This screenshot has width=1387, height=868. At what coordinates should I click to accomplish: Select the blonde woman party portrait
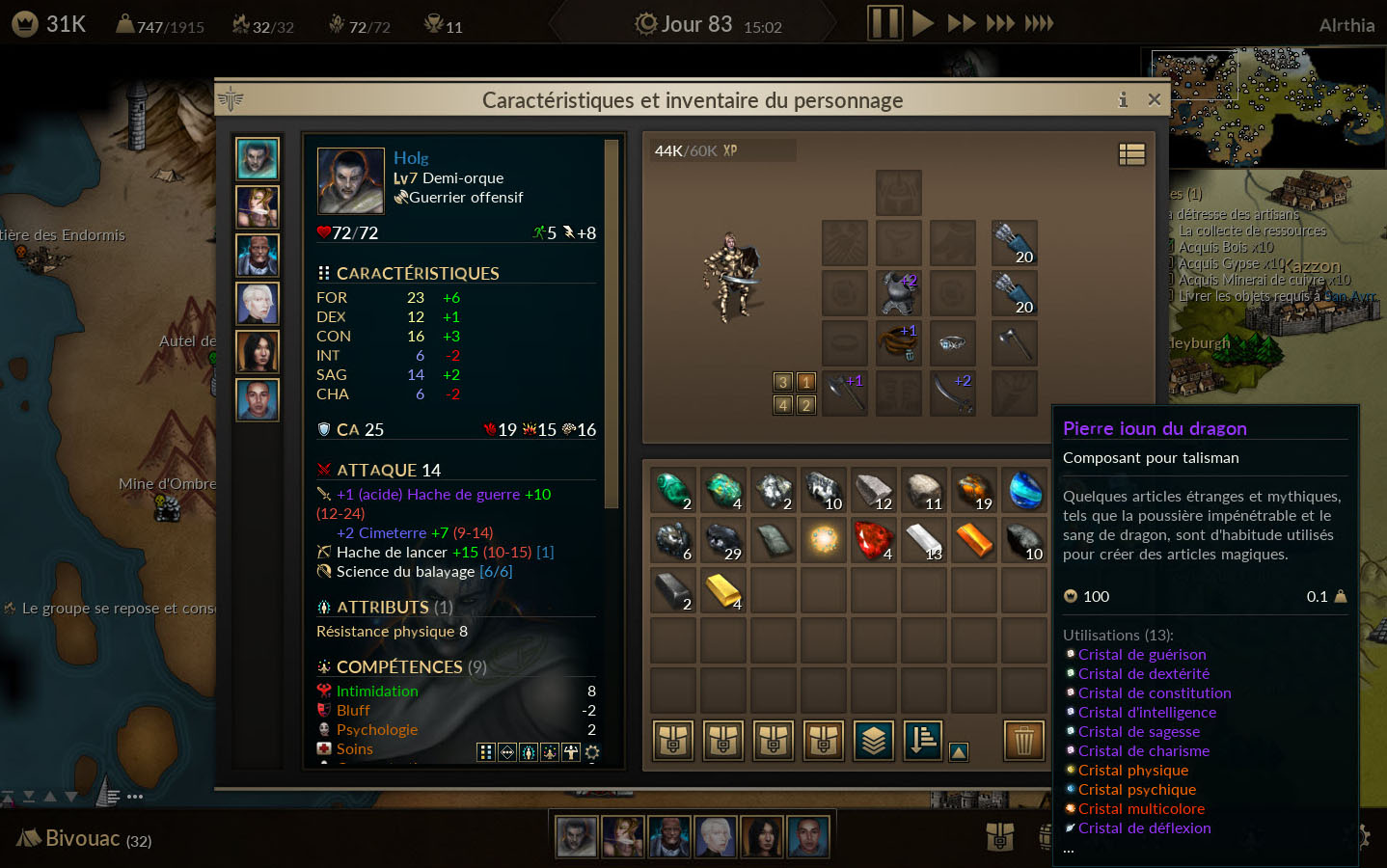258,207
